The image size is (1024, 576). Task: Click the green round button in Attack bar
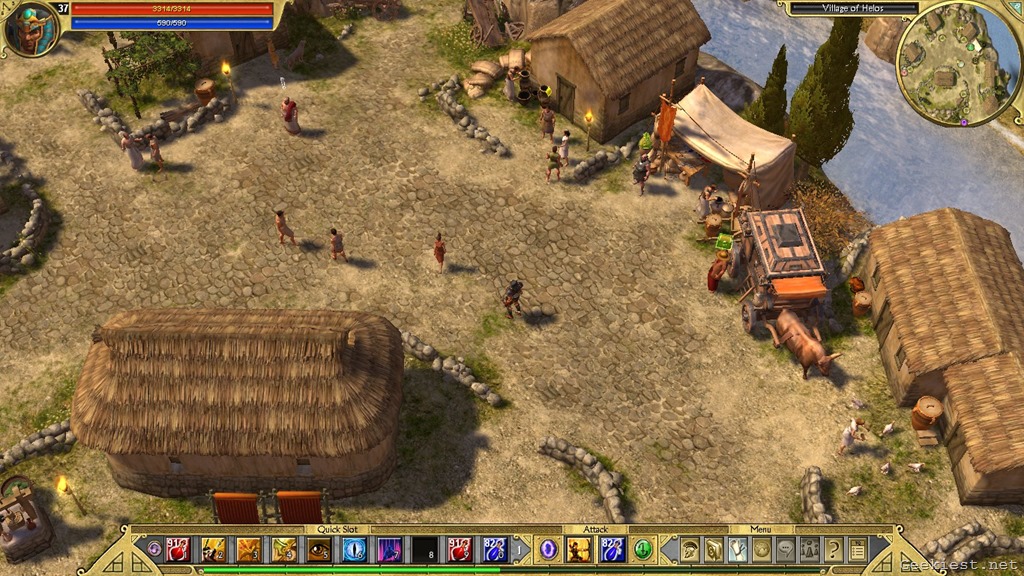pos(642,549)
